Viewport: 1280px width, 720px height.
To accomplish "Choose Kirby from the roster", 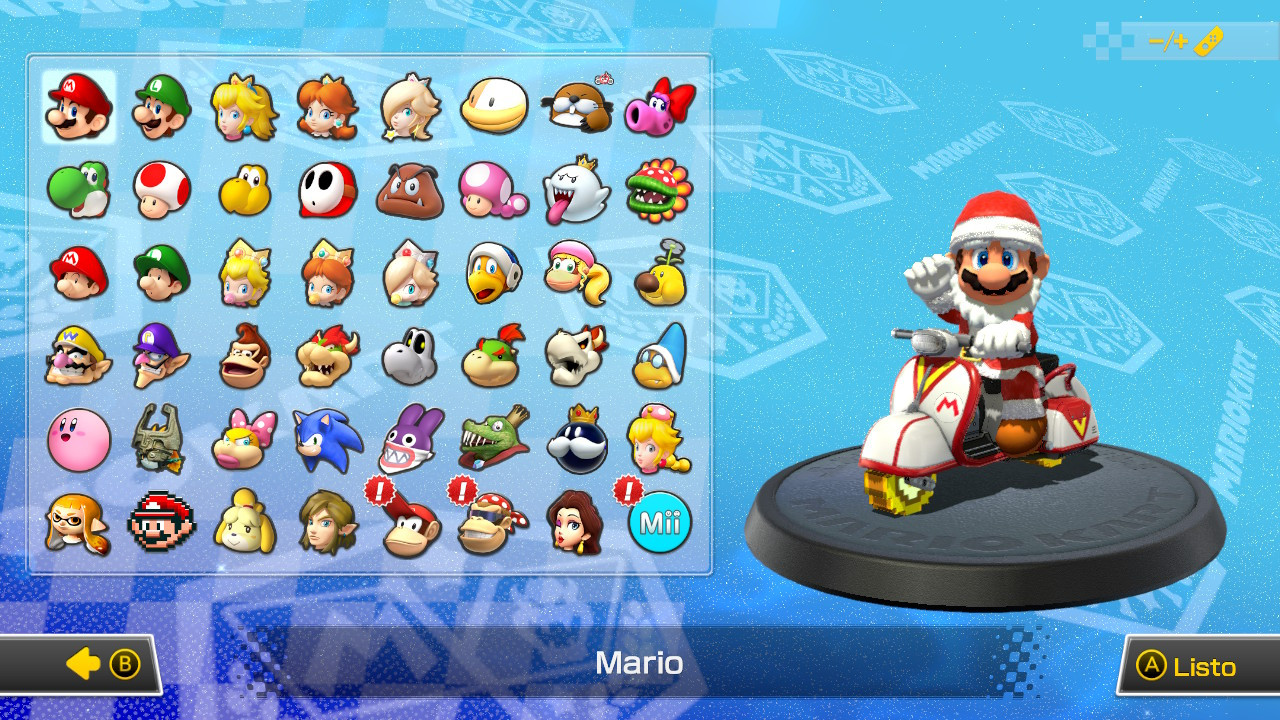I will (x=79, y=440).
